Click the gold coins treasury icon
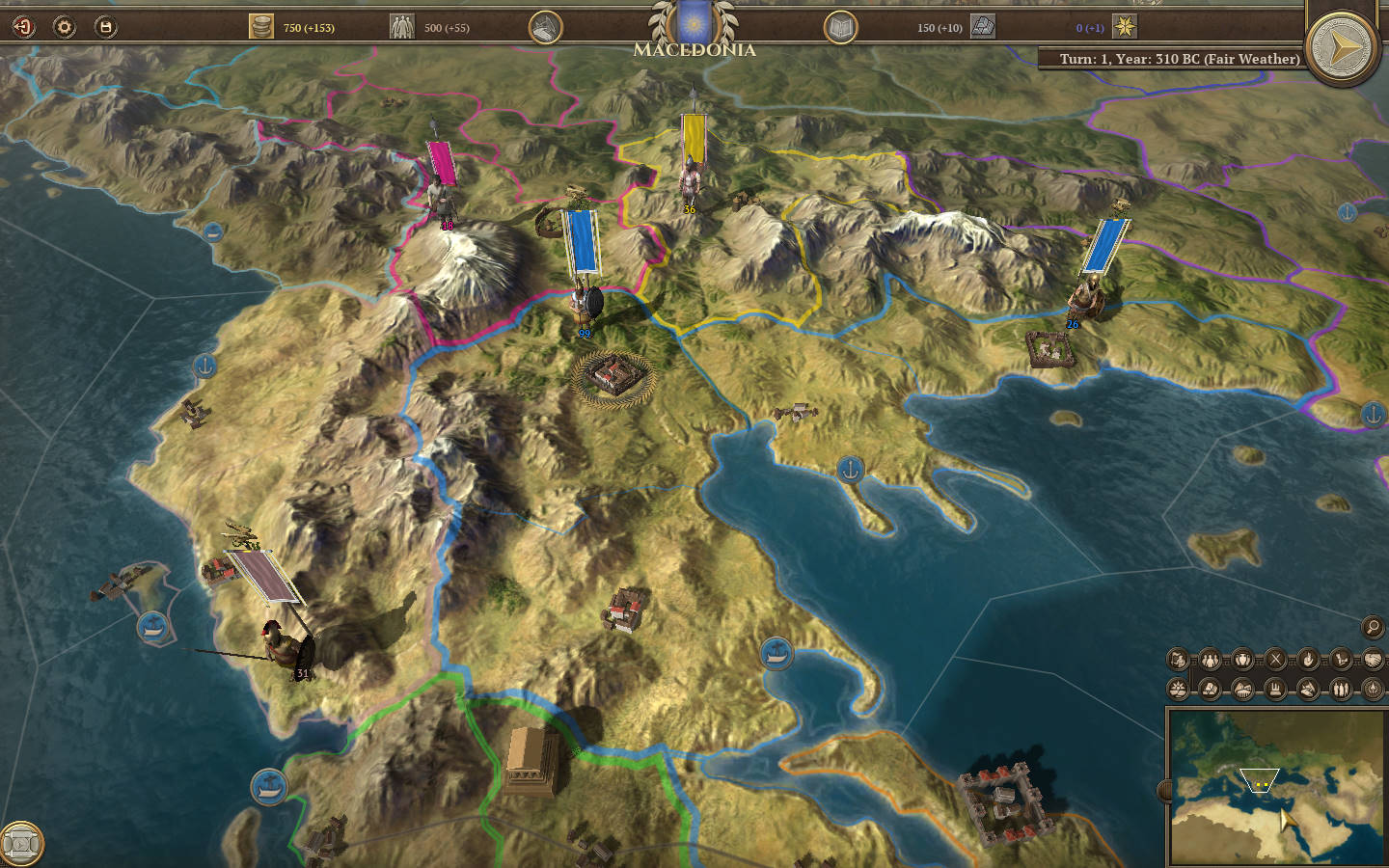 (x=261, y=27)
